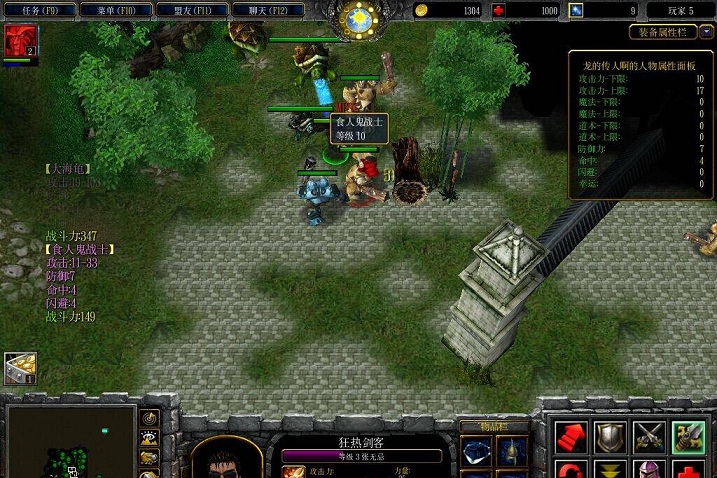This screenshot has width=717, height=478.
Task: Open the 聊天 (F12) chat log
Action: pos(268,10)
